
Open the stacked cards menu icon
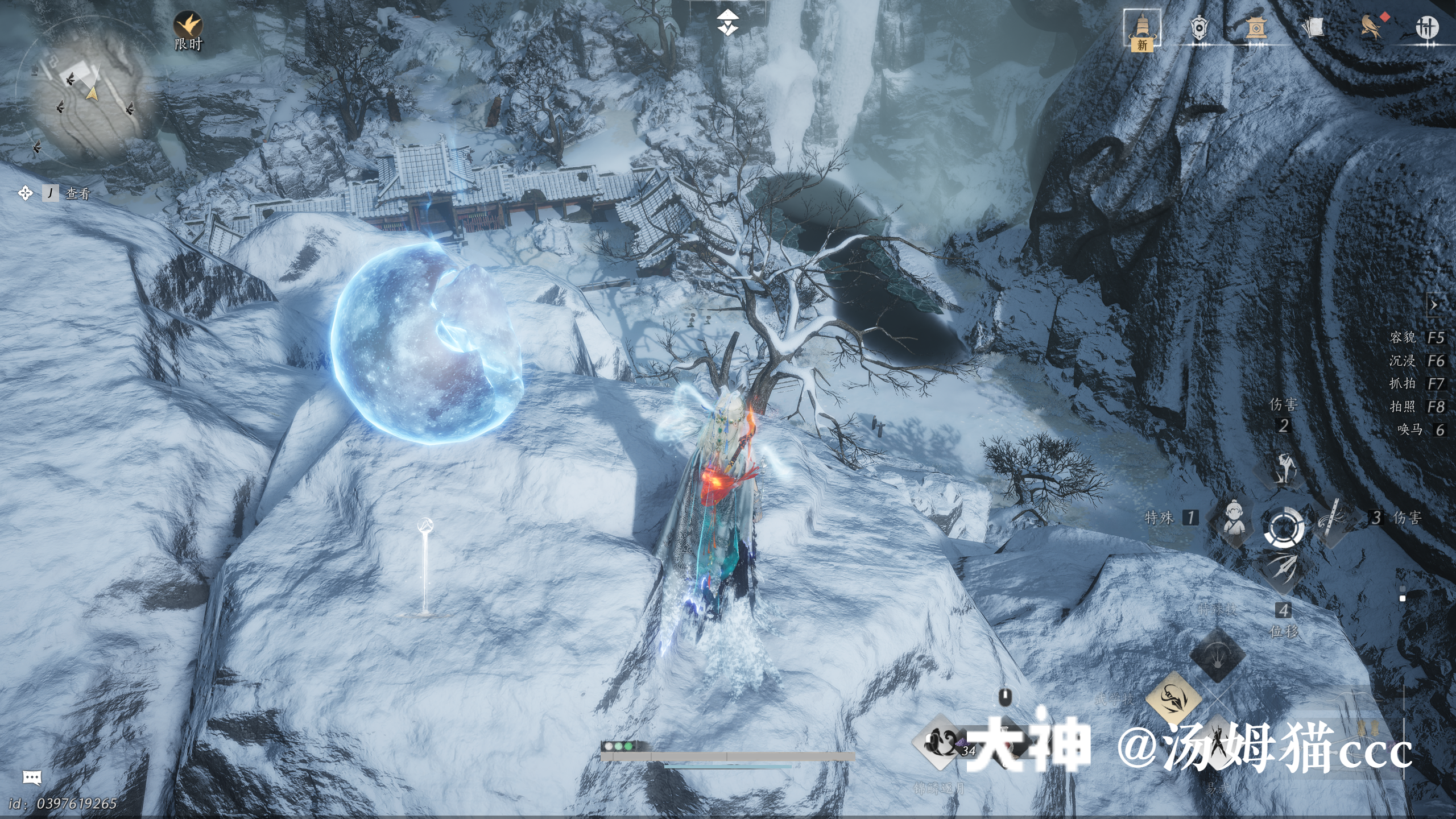(1313, 27)
